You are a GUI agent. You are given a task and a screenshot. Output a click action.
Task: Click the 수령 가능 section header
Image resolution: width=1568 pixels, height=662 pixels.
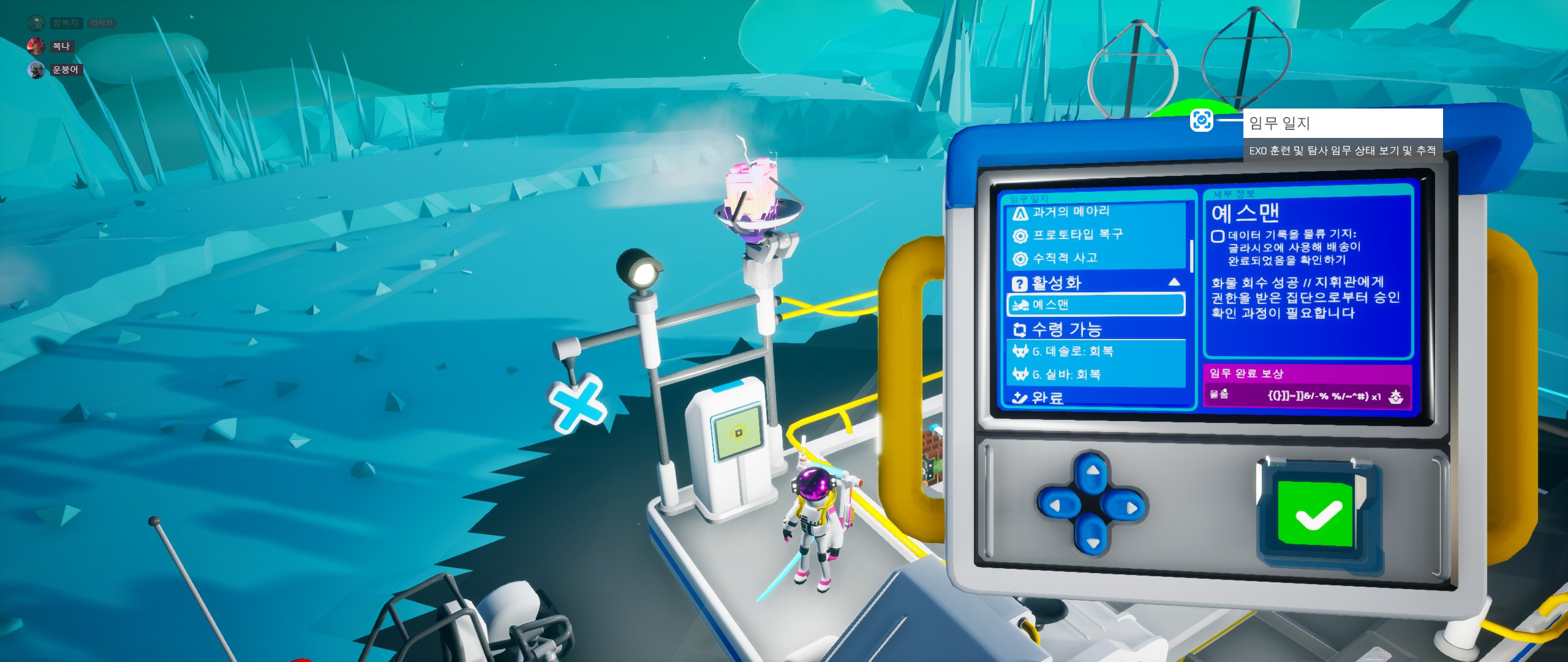(1096, 329)
